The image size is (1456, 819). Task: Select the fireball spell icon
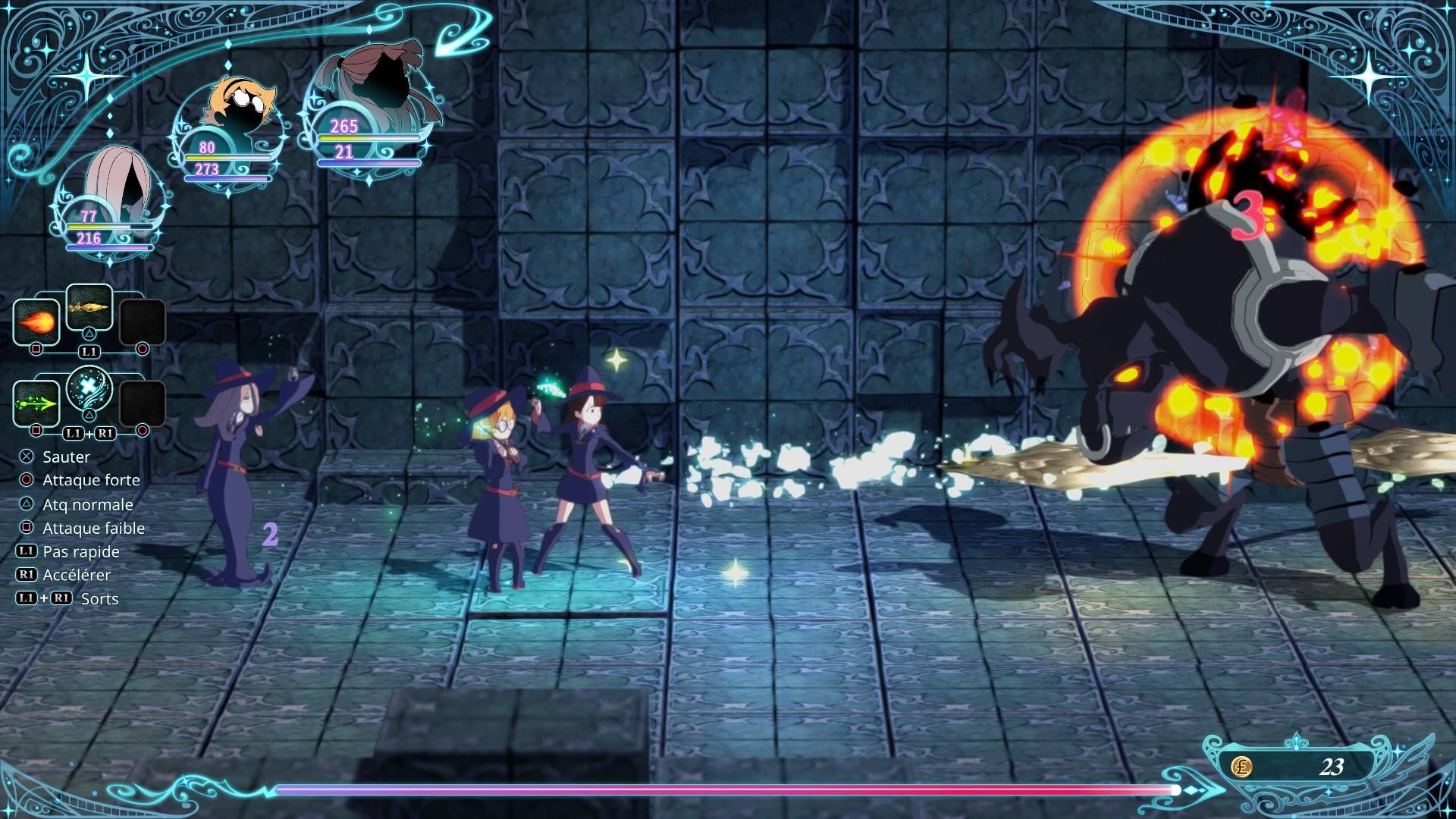tap(36, 322)
